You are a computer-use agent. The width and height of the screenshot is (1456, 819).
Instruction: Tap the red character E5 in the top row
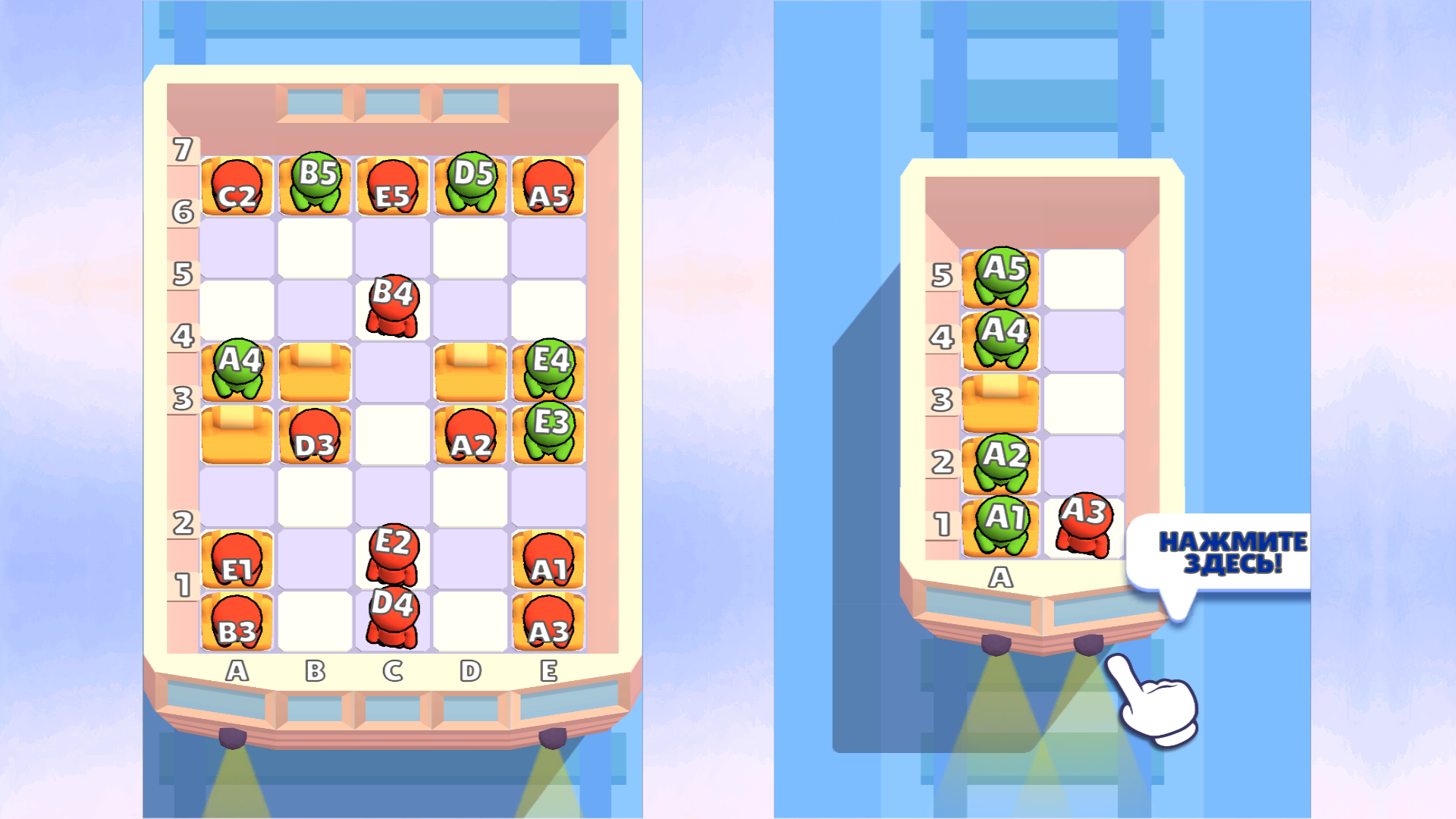tap(394, 184)
